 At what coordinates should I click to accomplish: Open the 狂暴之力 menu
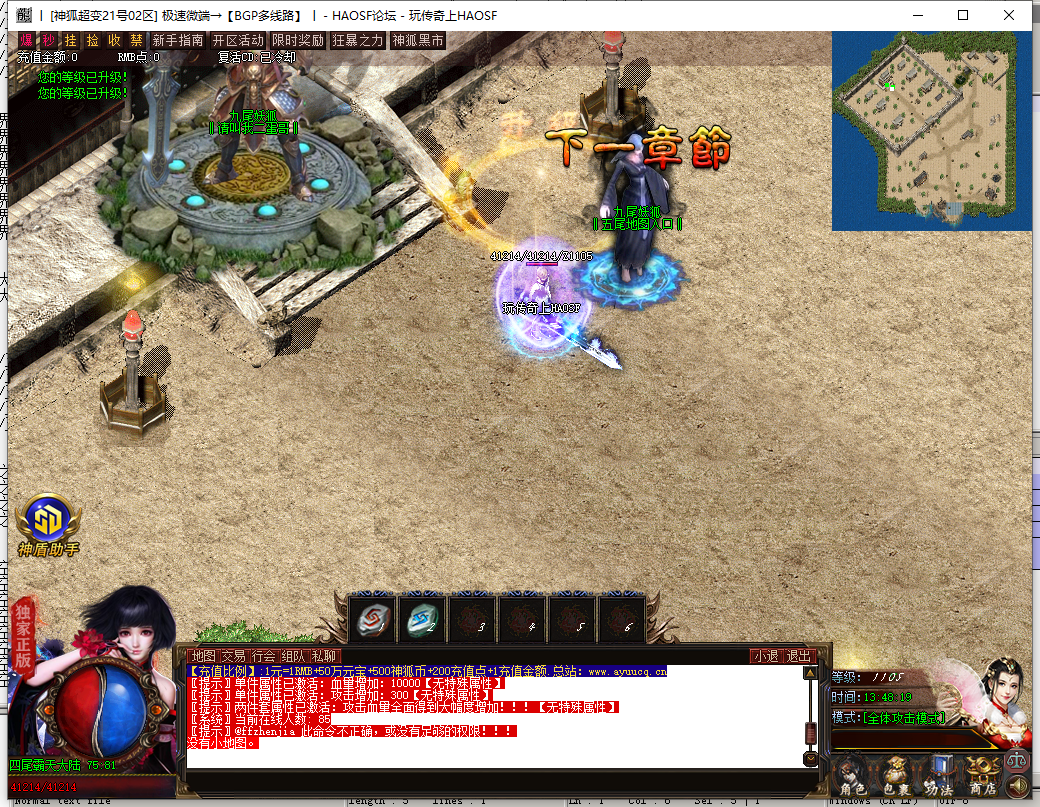pyautogui.click(x=358, y=41)
